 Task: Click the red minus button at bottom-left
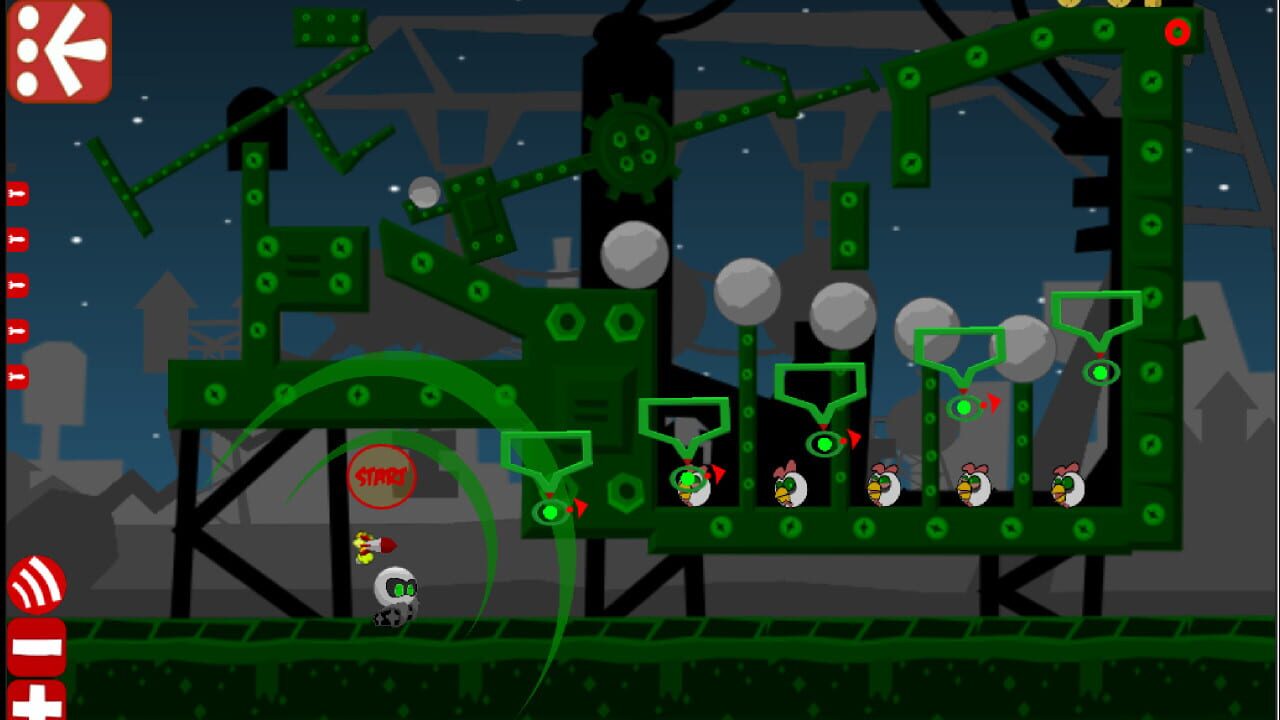coord(37,648)
